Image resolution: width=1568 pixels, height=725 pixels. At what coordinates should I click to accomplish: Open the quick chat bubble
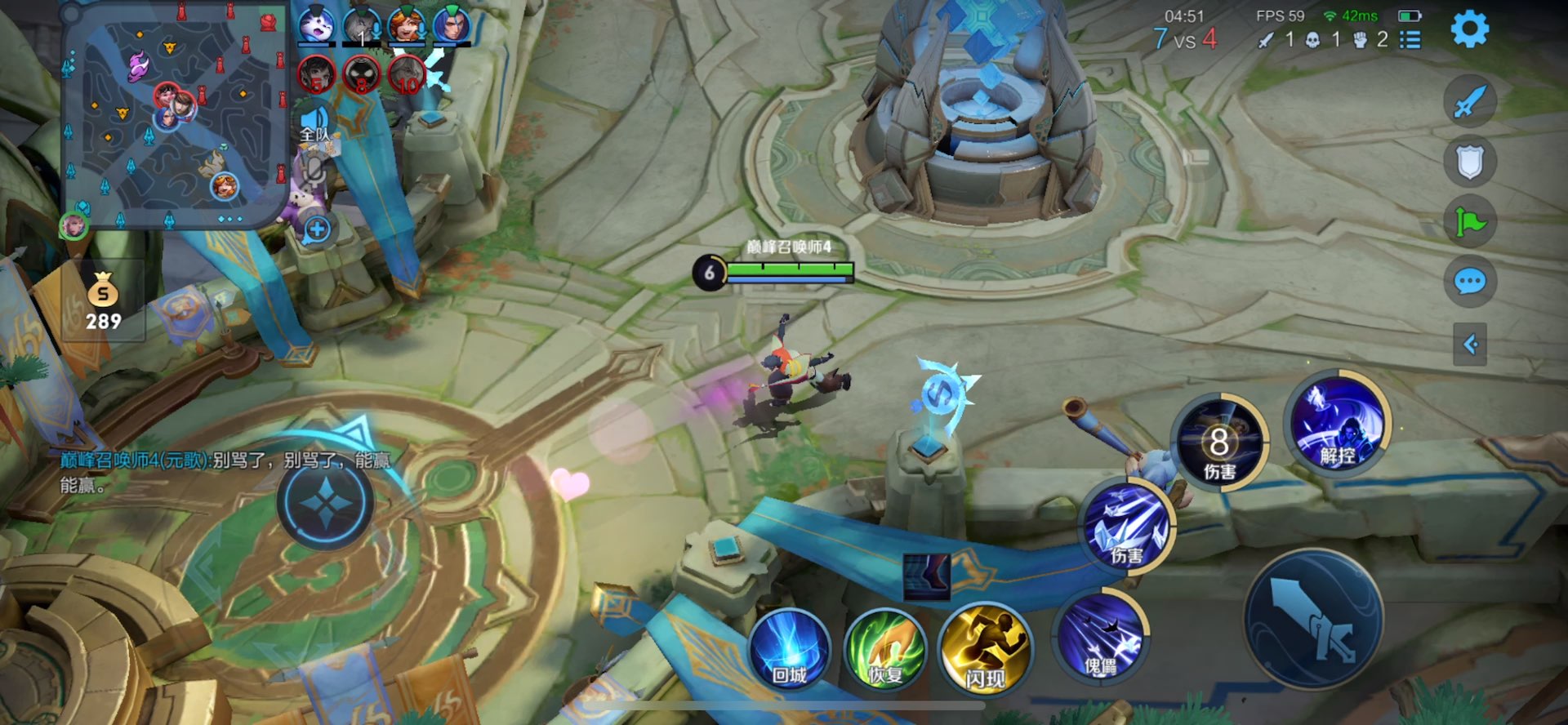point(1469,282)
